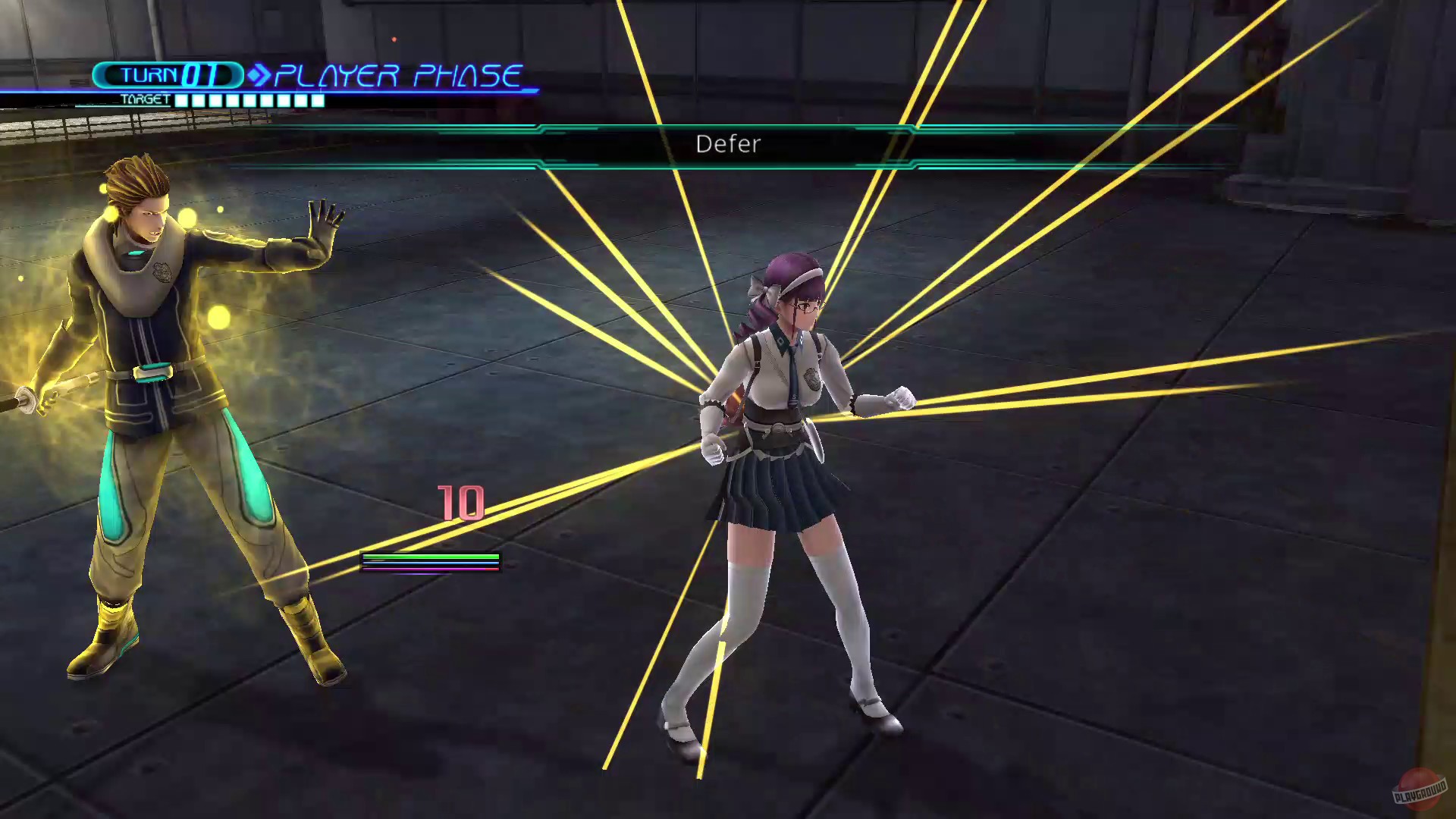This screenshot has height=819, width=1456.
Task: Expand the Player Phase header banner
Action: (x=398, y=74)
